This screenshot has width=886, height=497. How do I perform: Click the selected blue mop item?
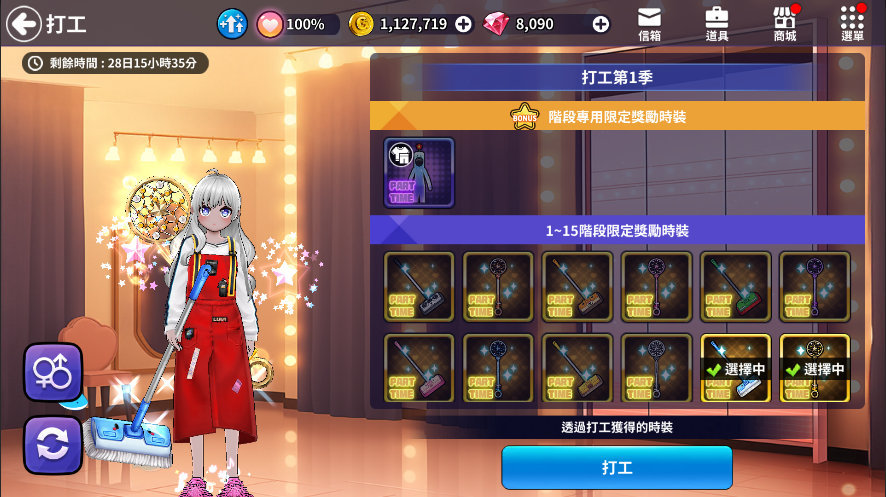(735, 368)
